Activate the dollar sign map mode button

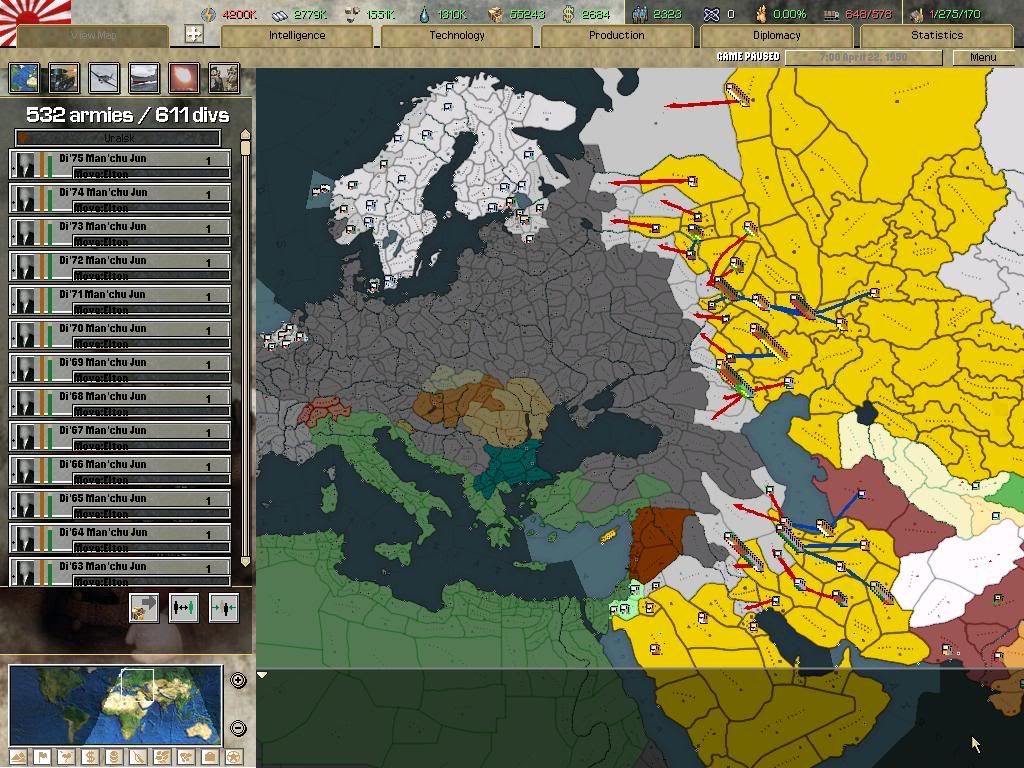coord(89,757)
